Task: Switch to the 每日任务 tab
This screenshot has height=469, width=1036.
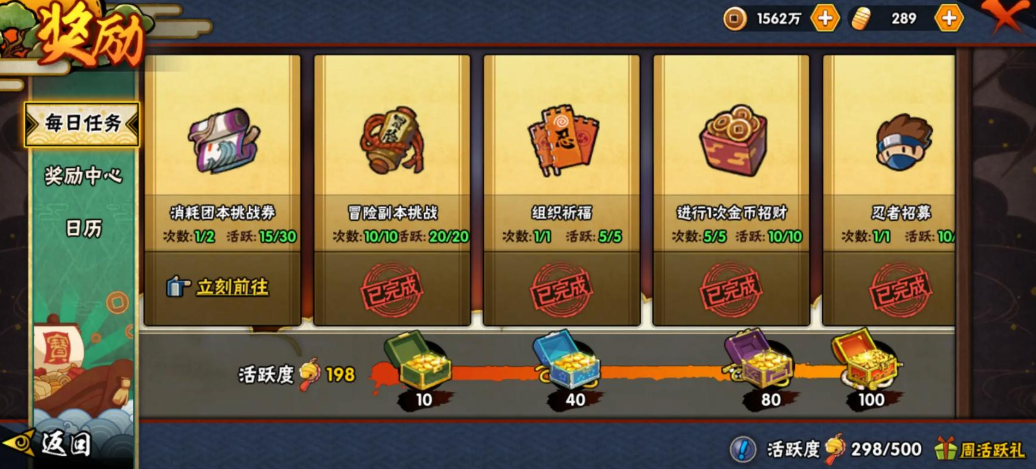Action: (x=82, y=124)
